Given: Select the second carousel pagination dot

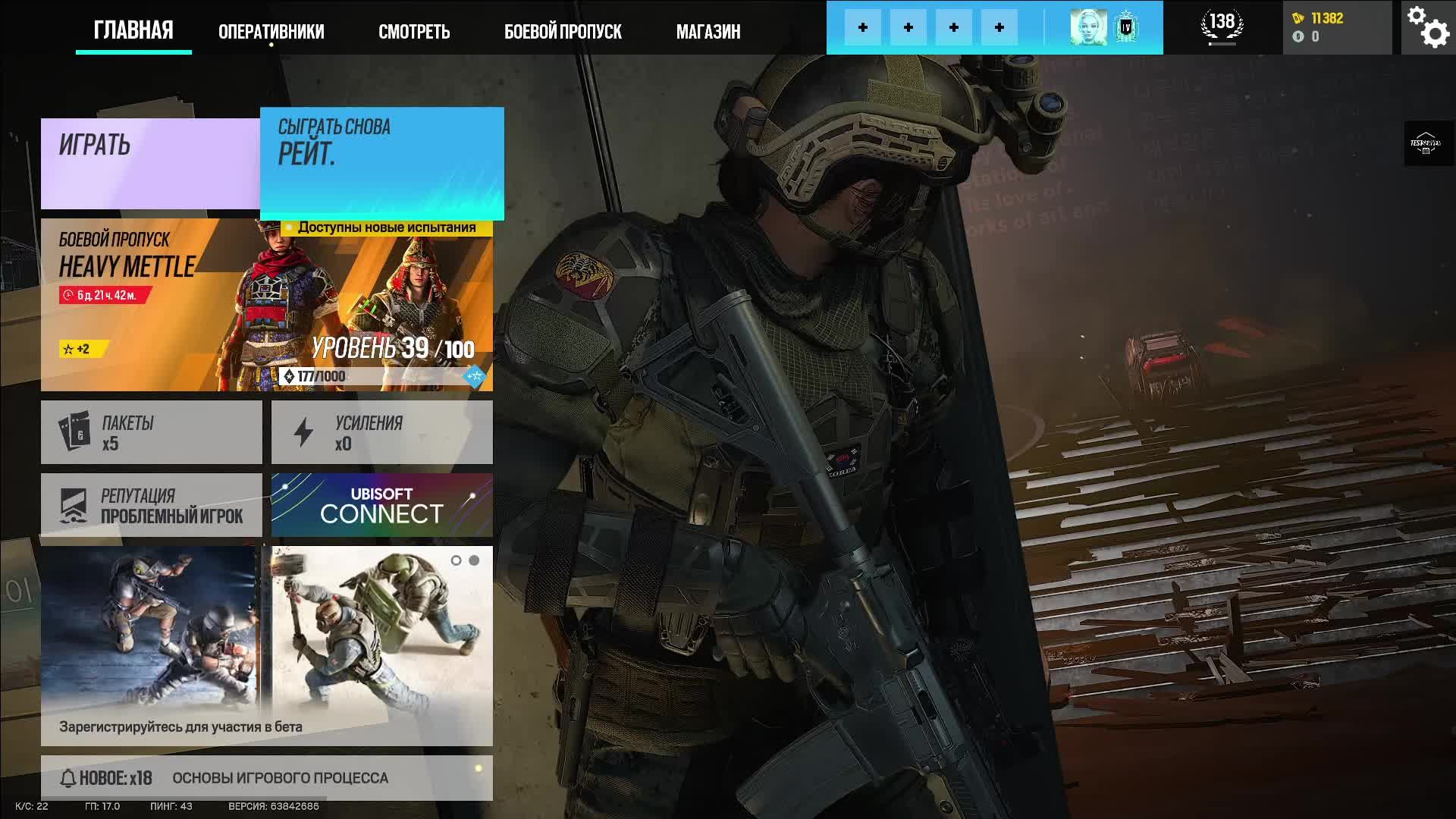Looking at the screenshot, I should click(x=474, y=561).
